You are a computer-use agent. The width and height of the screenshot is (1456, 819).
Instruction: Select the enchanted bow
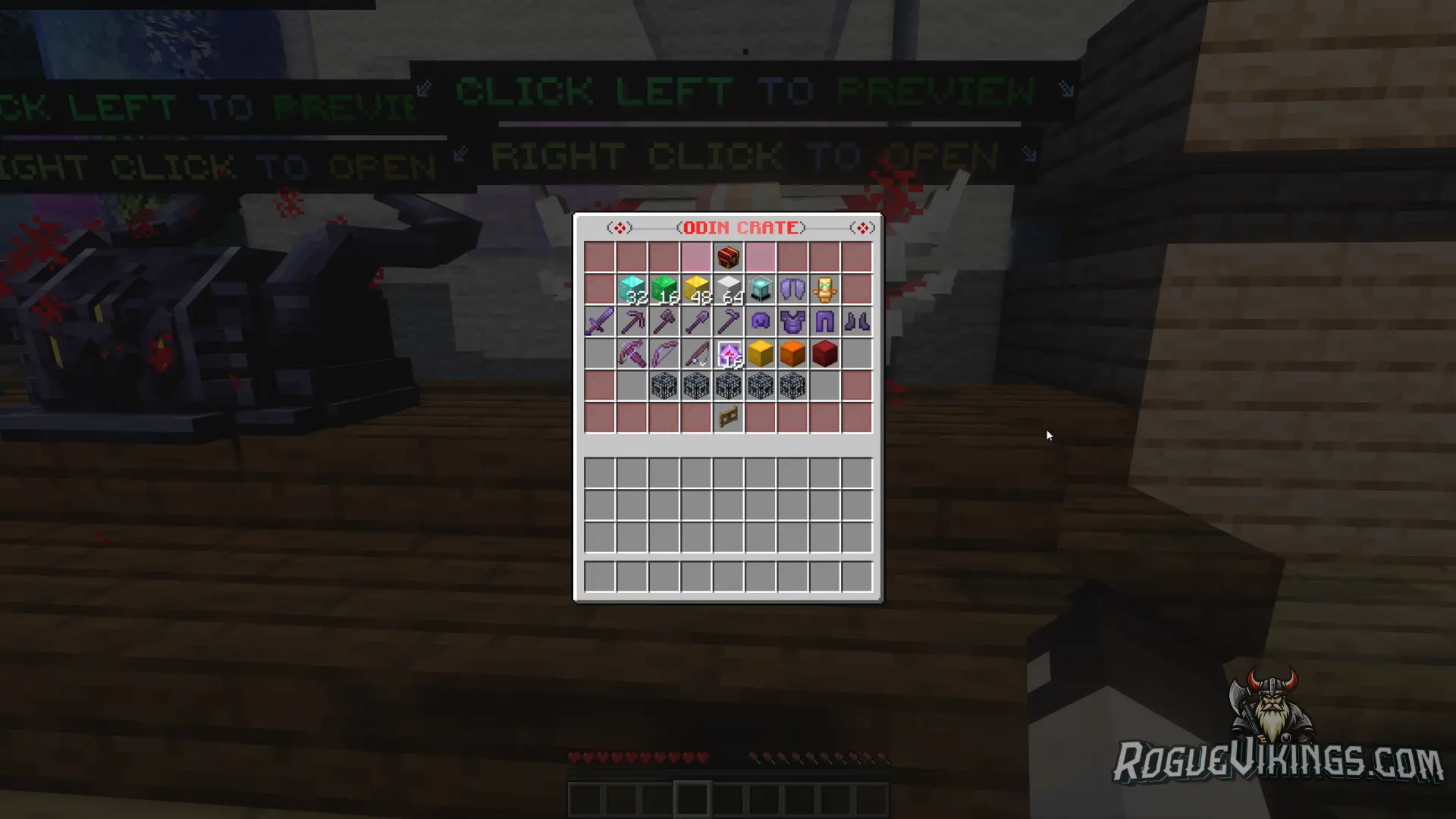click(x=664, y=353)
